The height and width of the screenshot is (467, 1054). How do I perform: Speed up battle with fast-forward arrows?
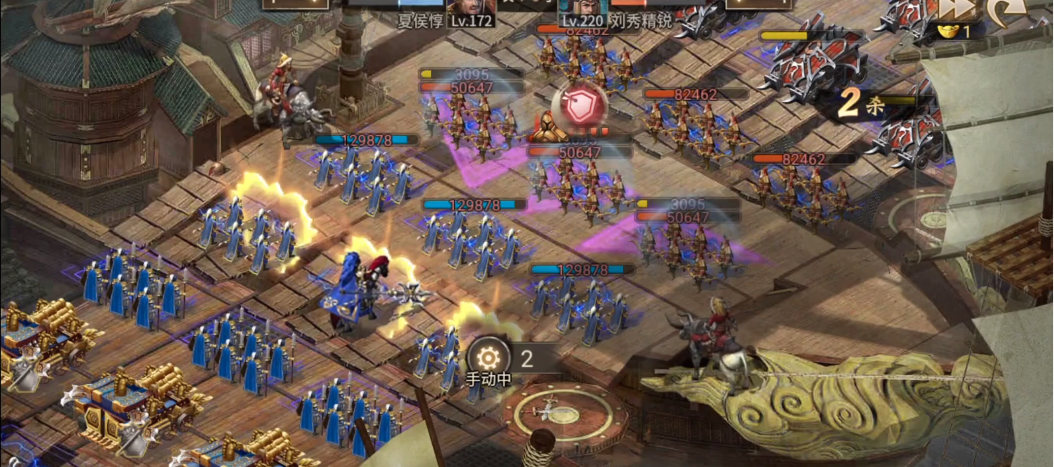click(x=955, y=9)
